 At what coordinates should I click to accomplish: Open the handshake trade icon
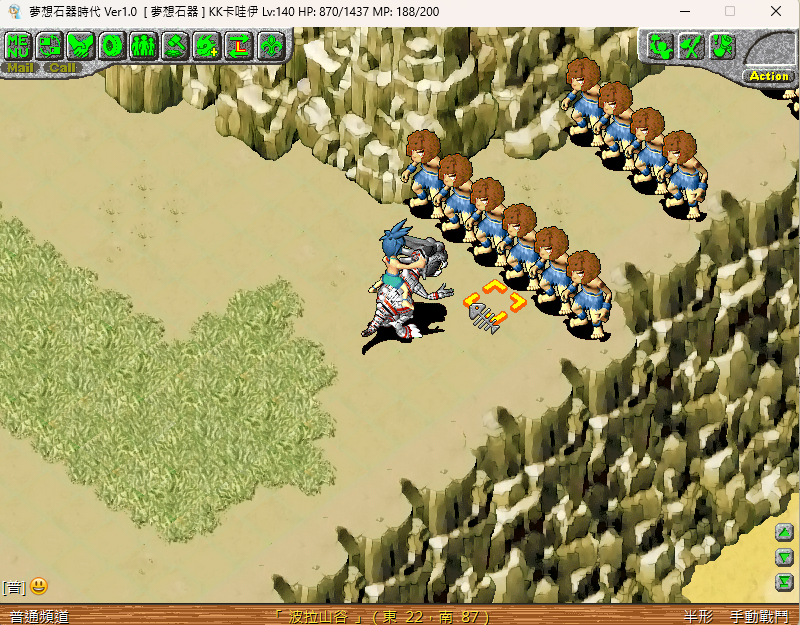(x=81, y=45)
